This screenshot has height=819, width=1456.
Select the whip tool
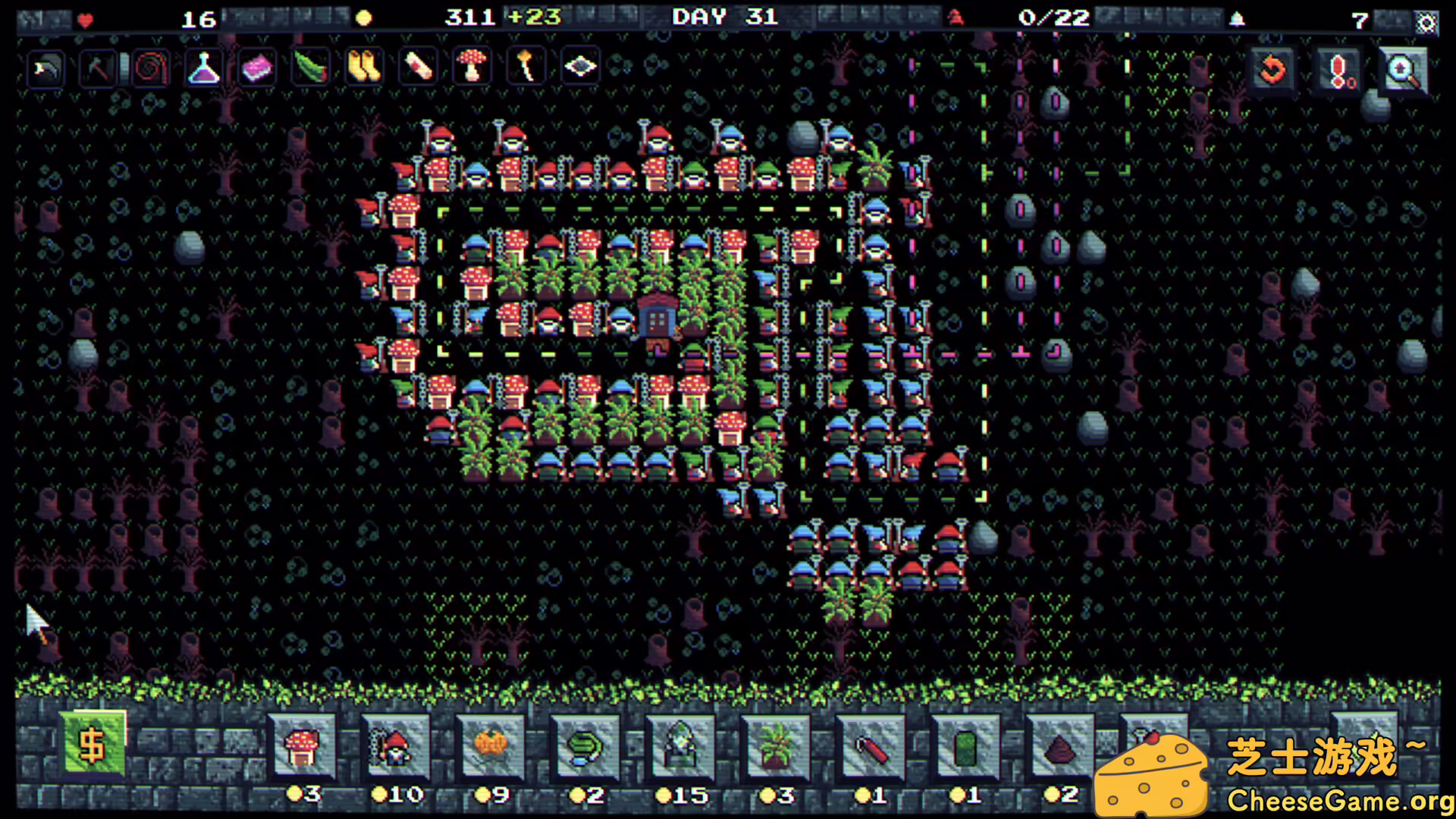point(150,67)
